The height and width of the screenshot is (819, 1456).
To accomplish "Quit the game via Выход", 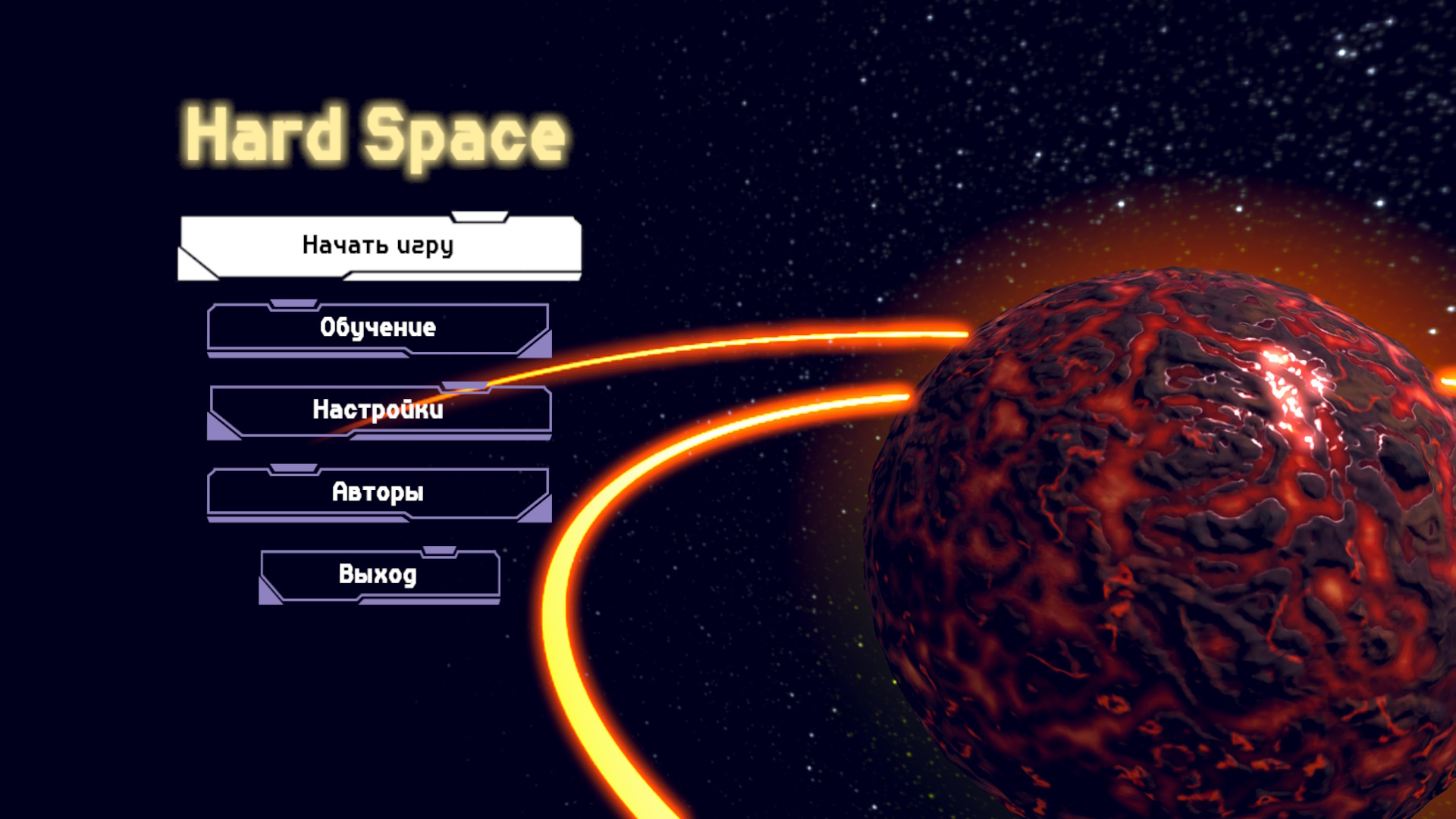I will click(x=379, y=575).
